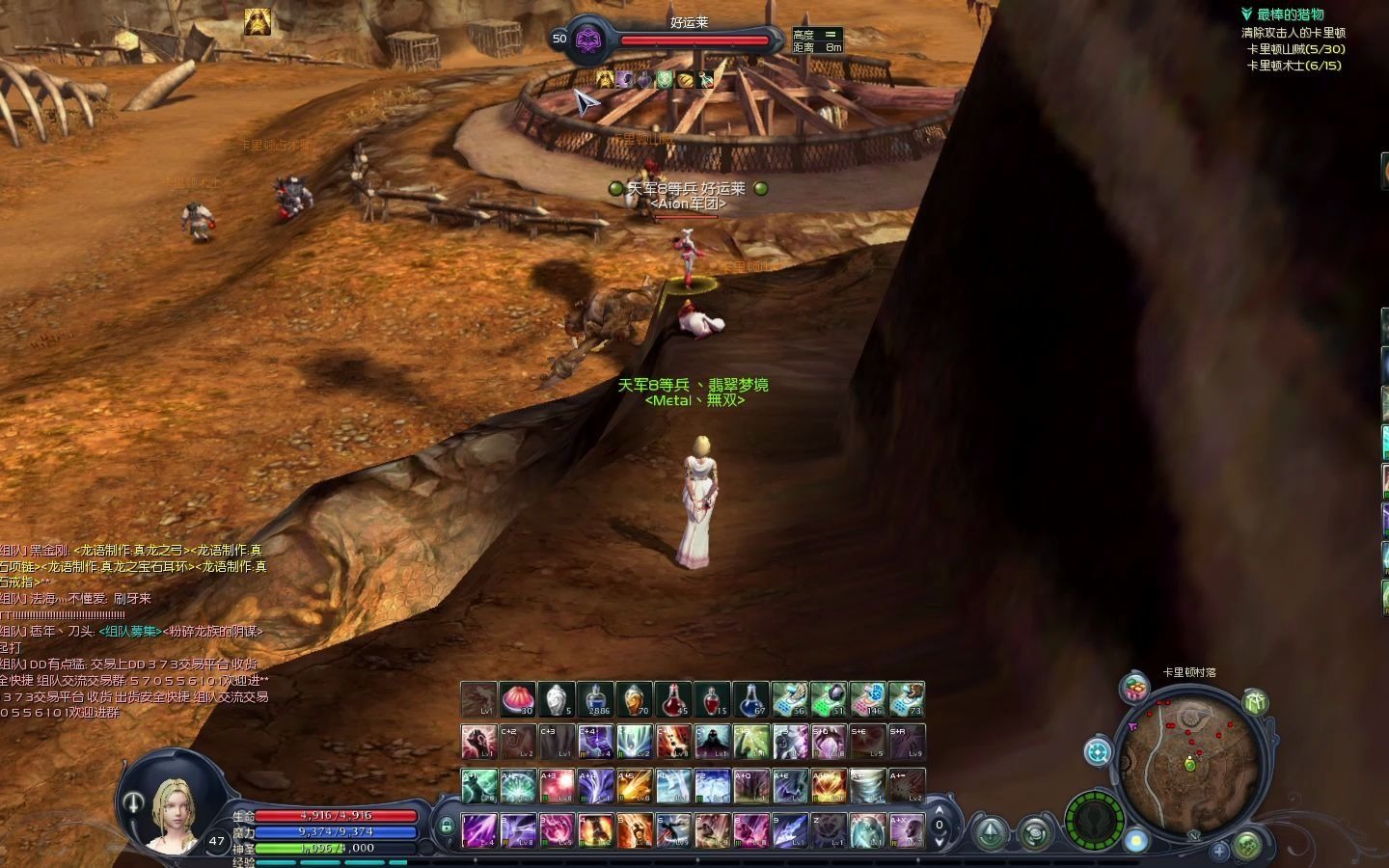Viewport: 1389px width, 868px height.
Task: Use the blue potion with count 2886
Action: pos(595,699)
